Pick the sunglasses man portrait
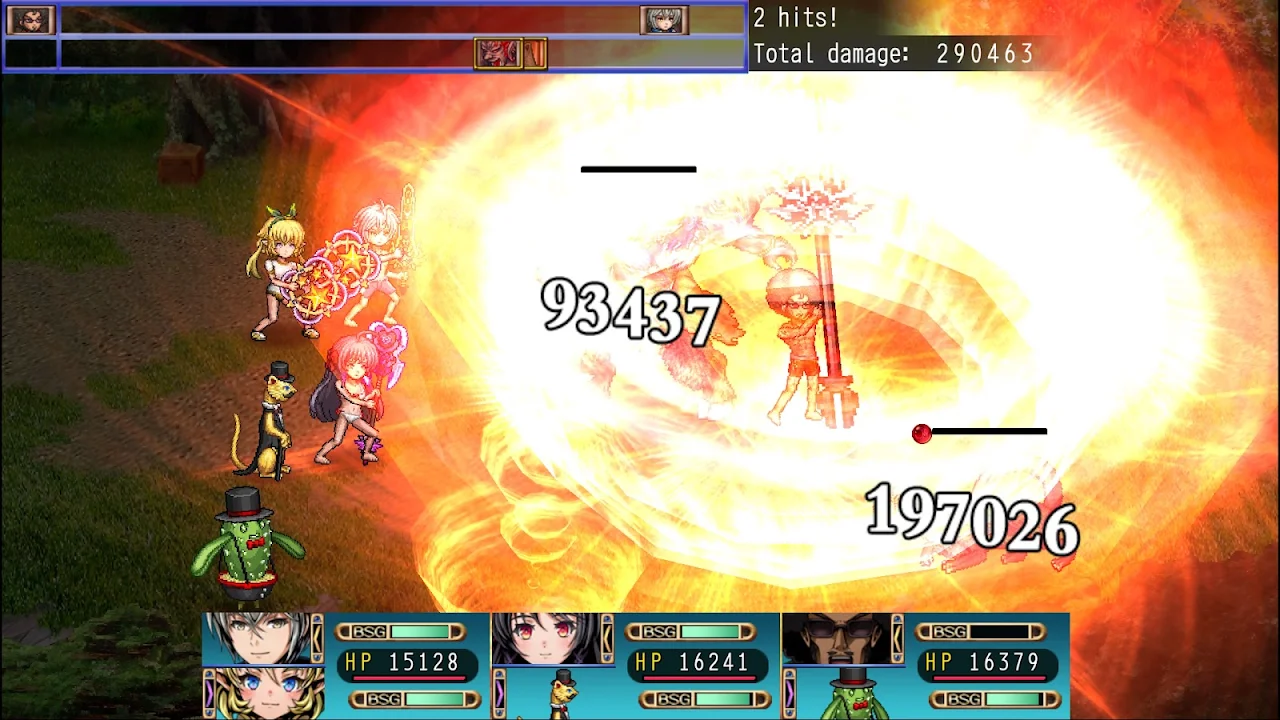This screenshot has width=1280, height=720. (x=842, y=638)
